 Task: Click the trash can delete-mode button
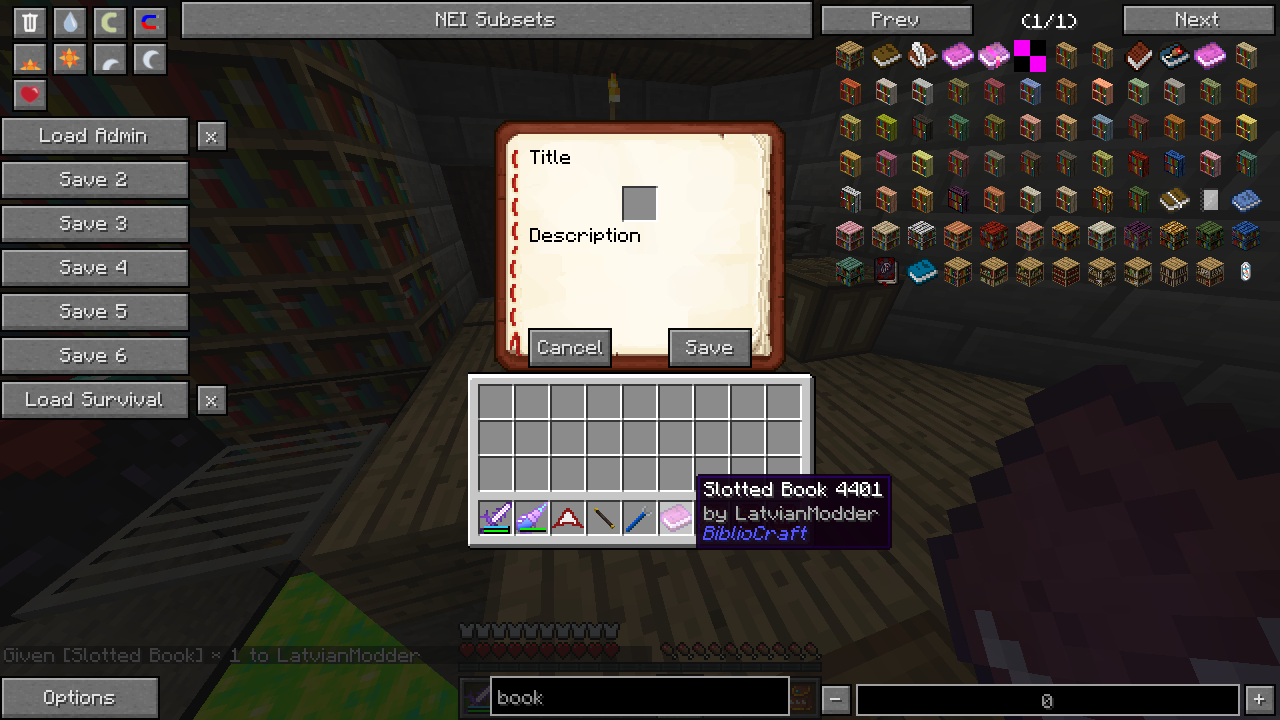(x=30, y=22)
